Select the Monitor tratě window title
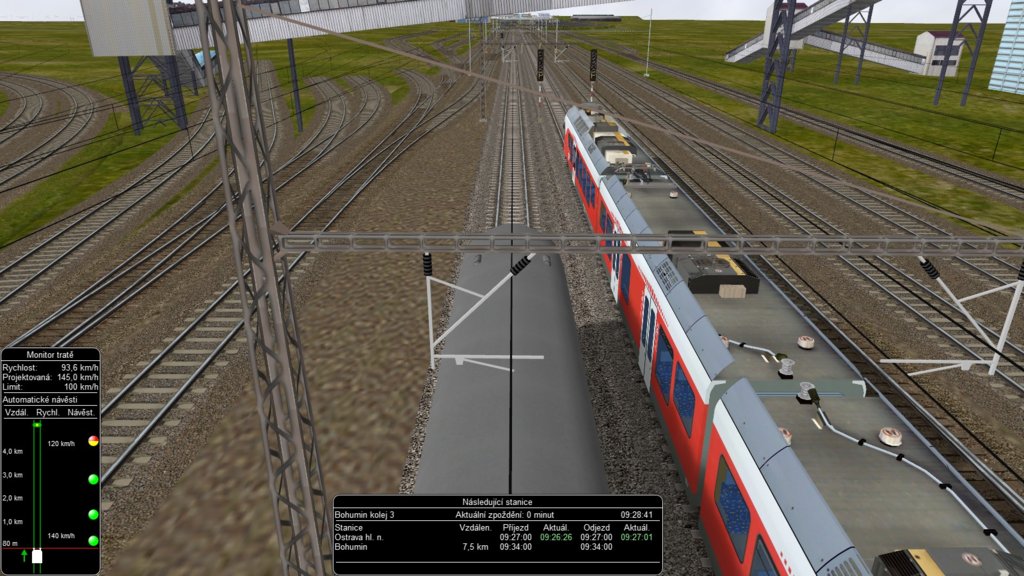 click(x=50, y=355)
